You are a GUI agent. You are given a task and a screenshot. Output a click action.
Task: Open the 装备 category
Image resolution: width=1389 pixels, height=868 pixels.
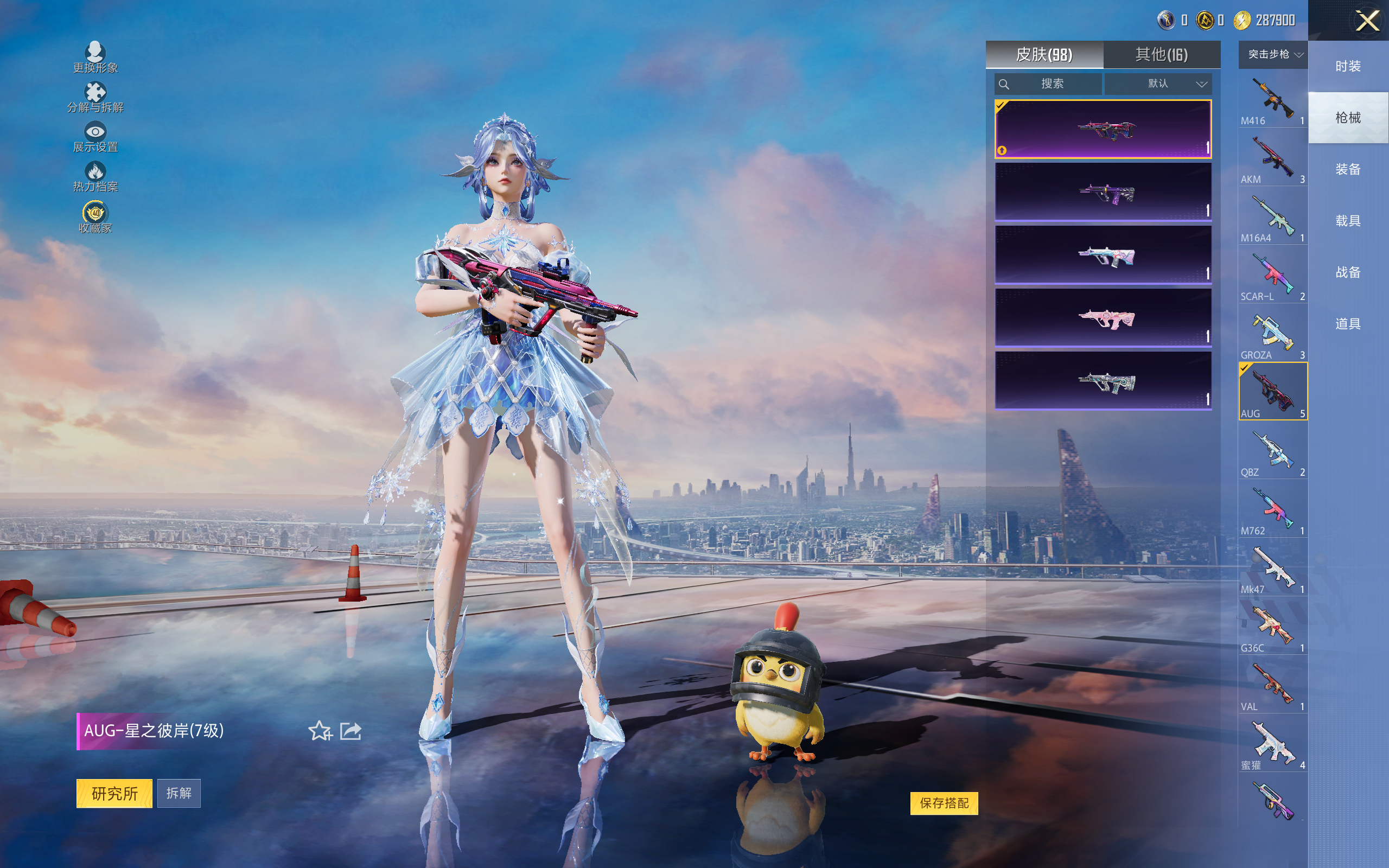(1348, 169)
